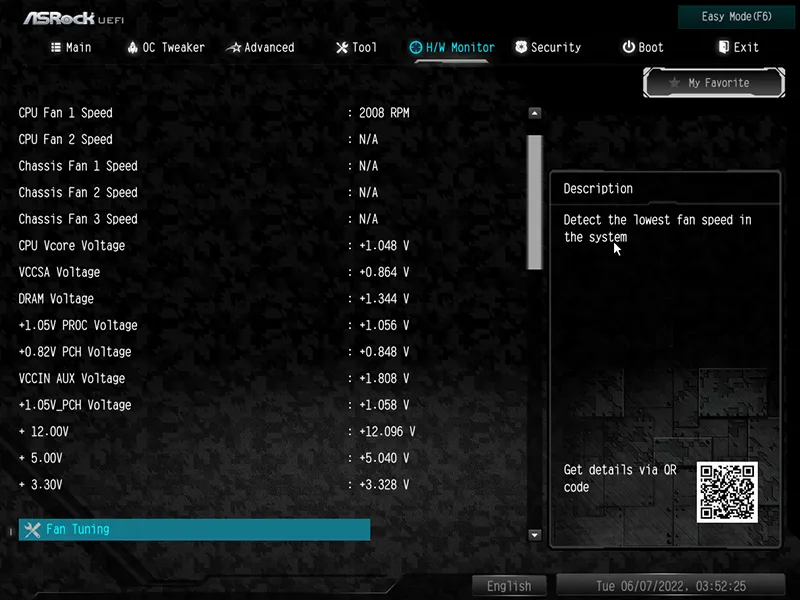The height and width of the screenshot is (600, 800).
Task: Click the scrollbar down arrow
Action: pos(534,535)
